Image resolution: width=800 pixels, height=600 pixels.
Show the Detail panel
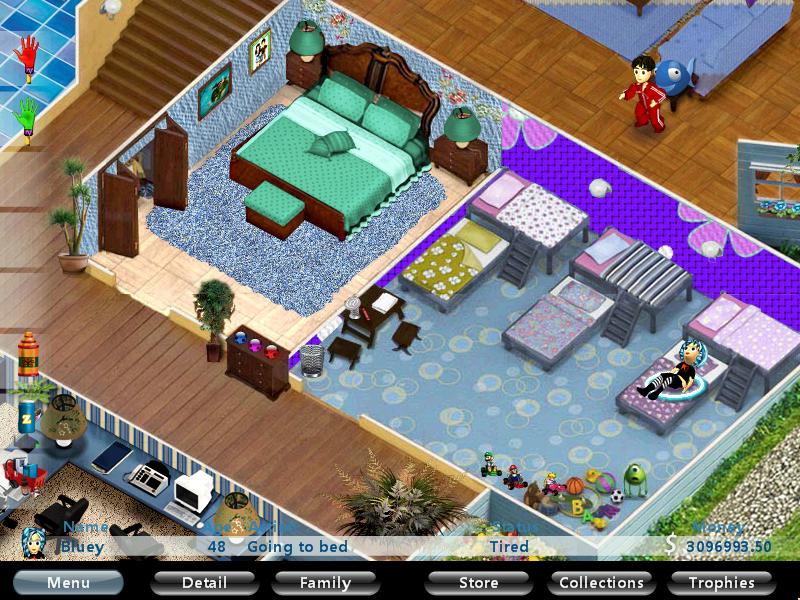tap(204, 582)
